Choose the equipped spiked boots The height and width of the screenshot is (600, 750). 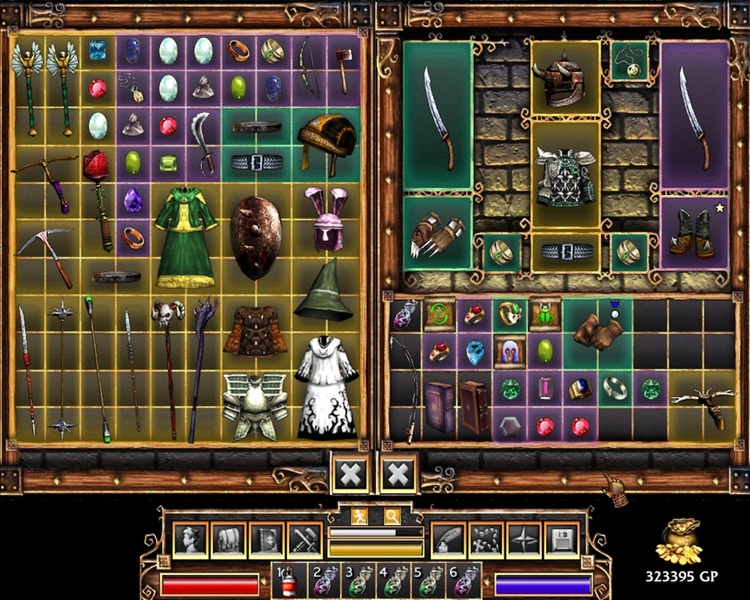point(694,234)
